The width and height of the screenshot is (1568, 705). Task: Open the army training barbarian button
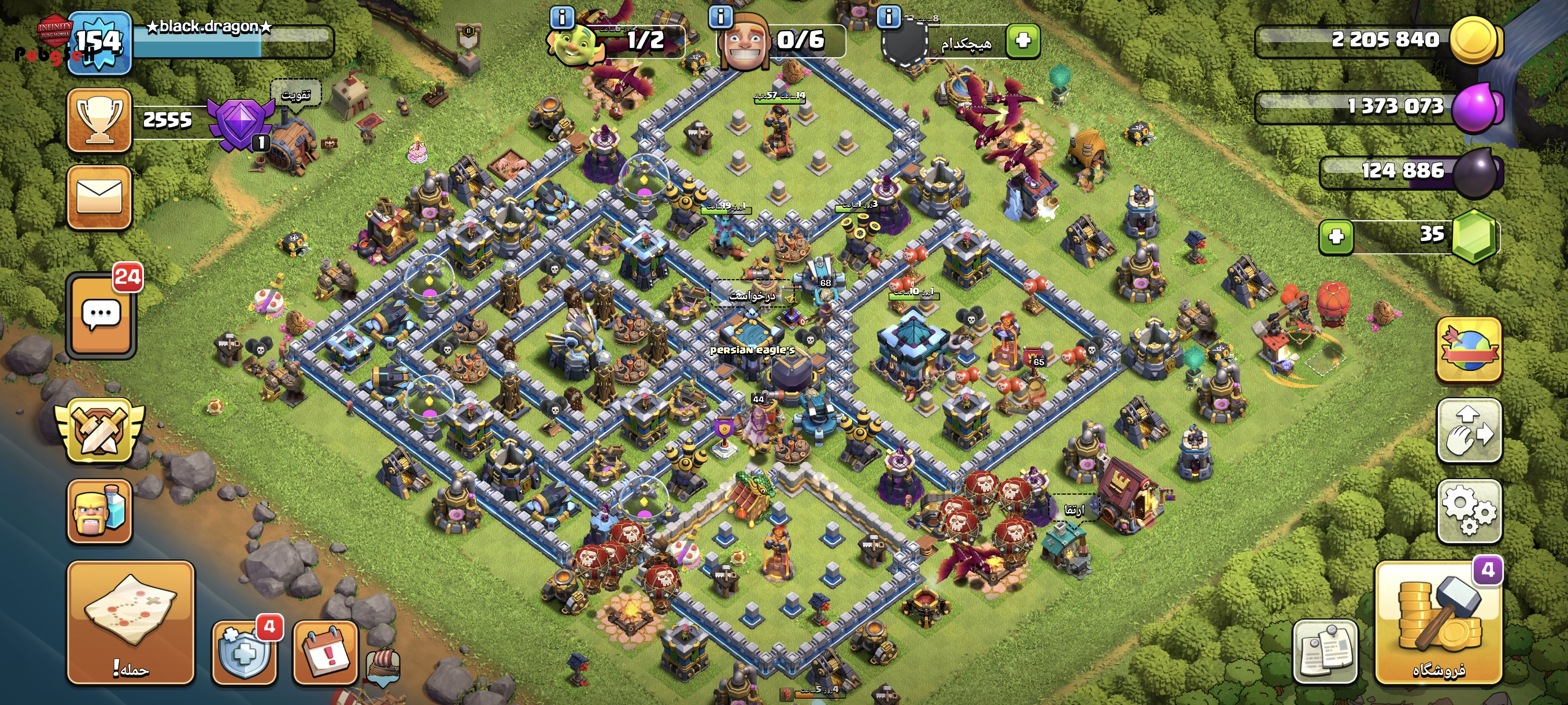99,511
